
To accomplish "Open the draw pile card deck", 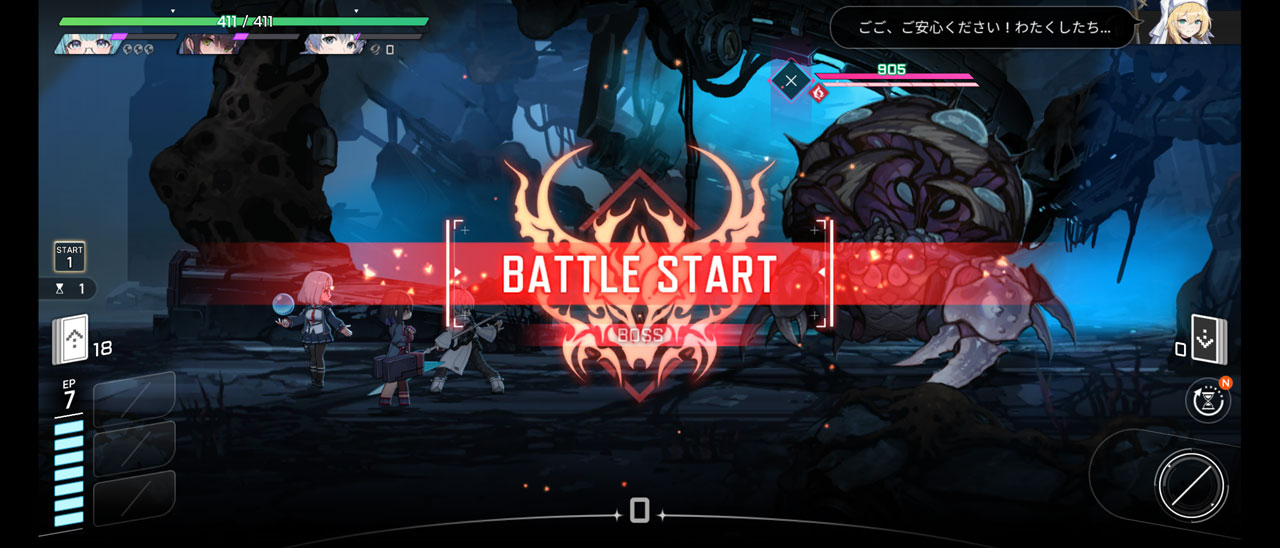I will [70, 339].
